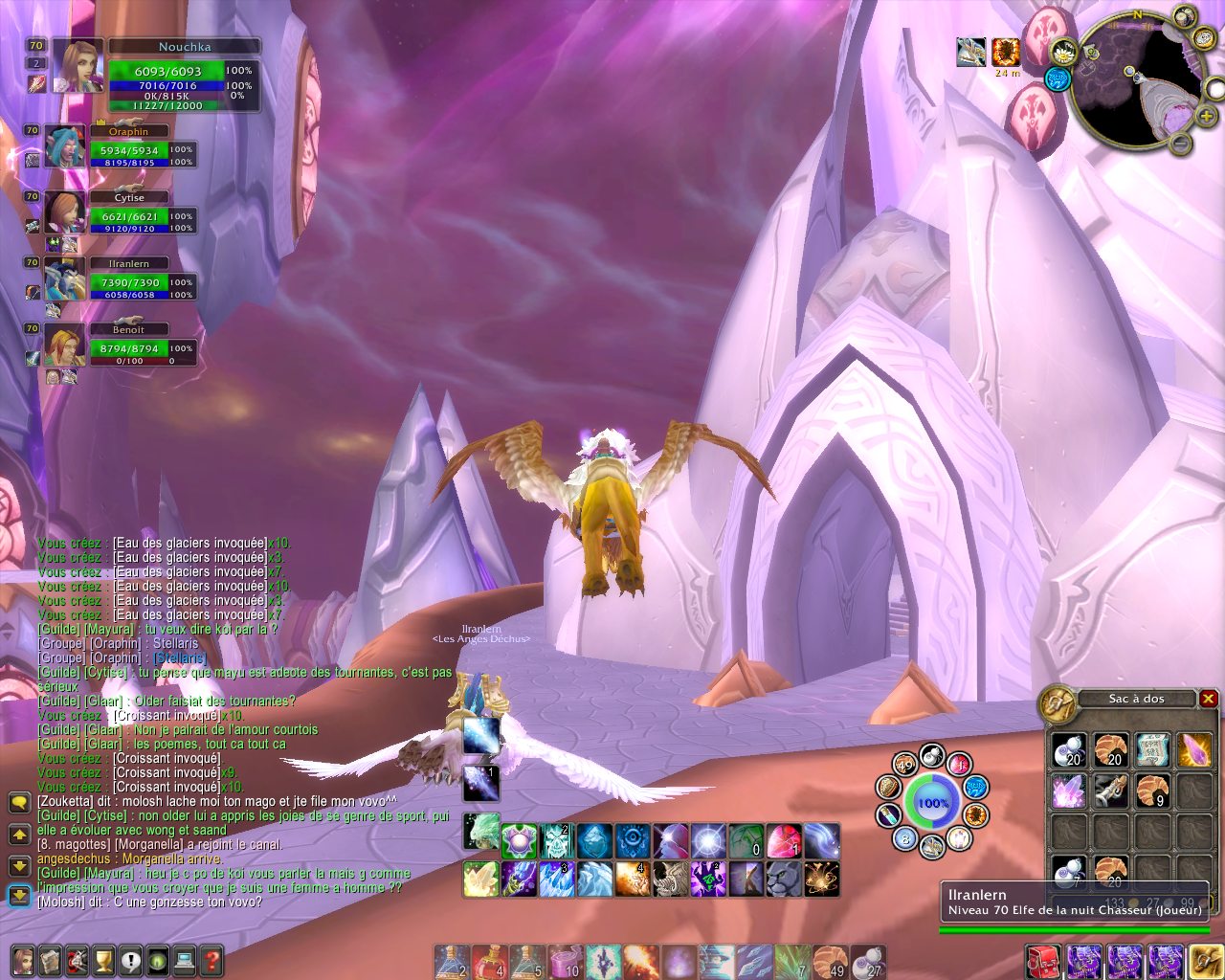Open the chat speech bubble menu
Screen dimensions: 1225x980
pyautogui.click(x=19, y=802)
